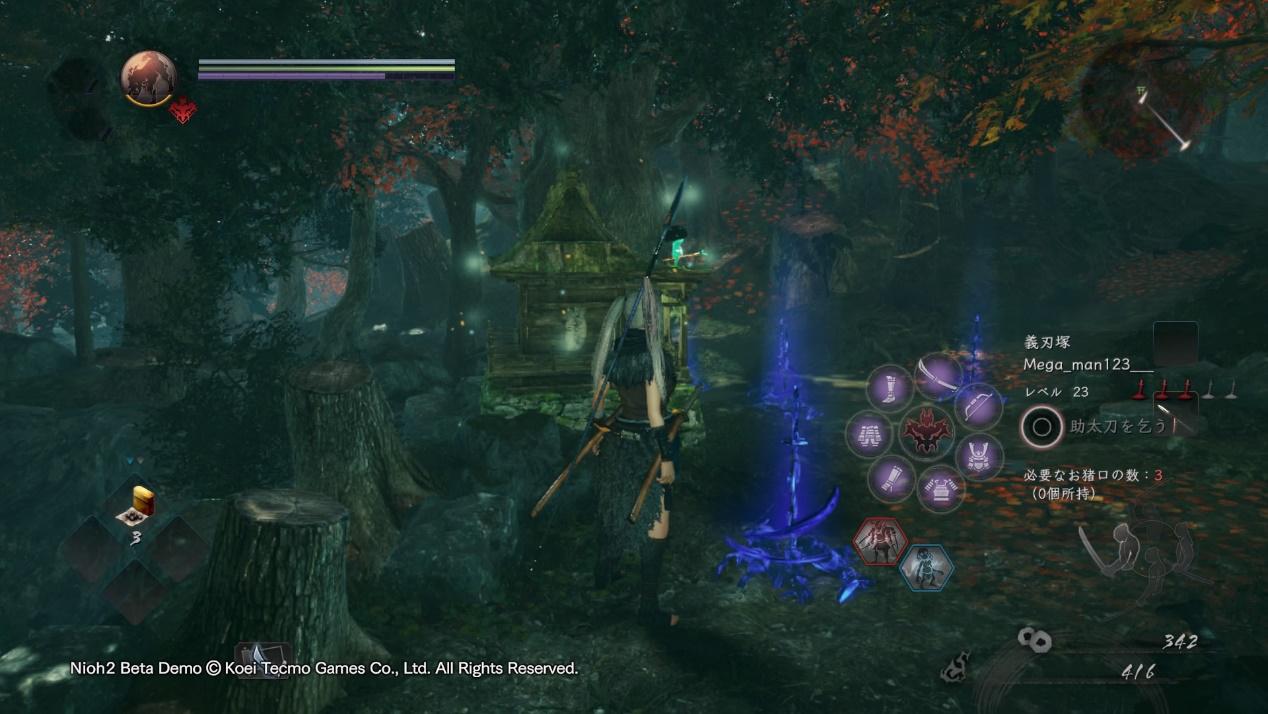Select the katana weapon slot
Viewport: 1268px width, 714px height.
(x=938, y=376)
